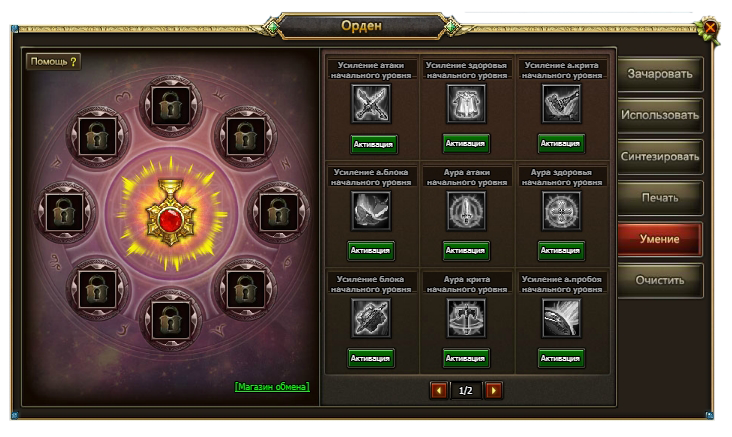The image size is (732, 437).
Task: Choose the Использовать button
Action: 659,115
